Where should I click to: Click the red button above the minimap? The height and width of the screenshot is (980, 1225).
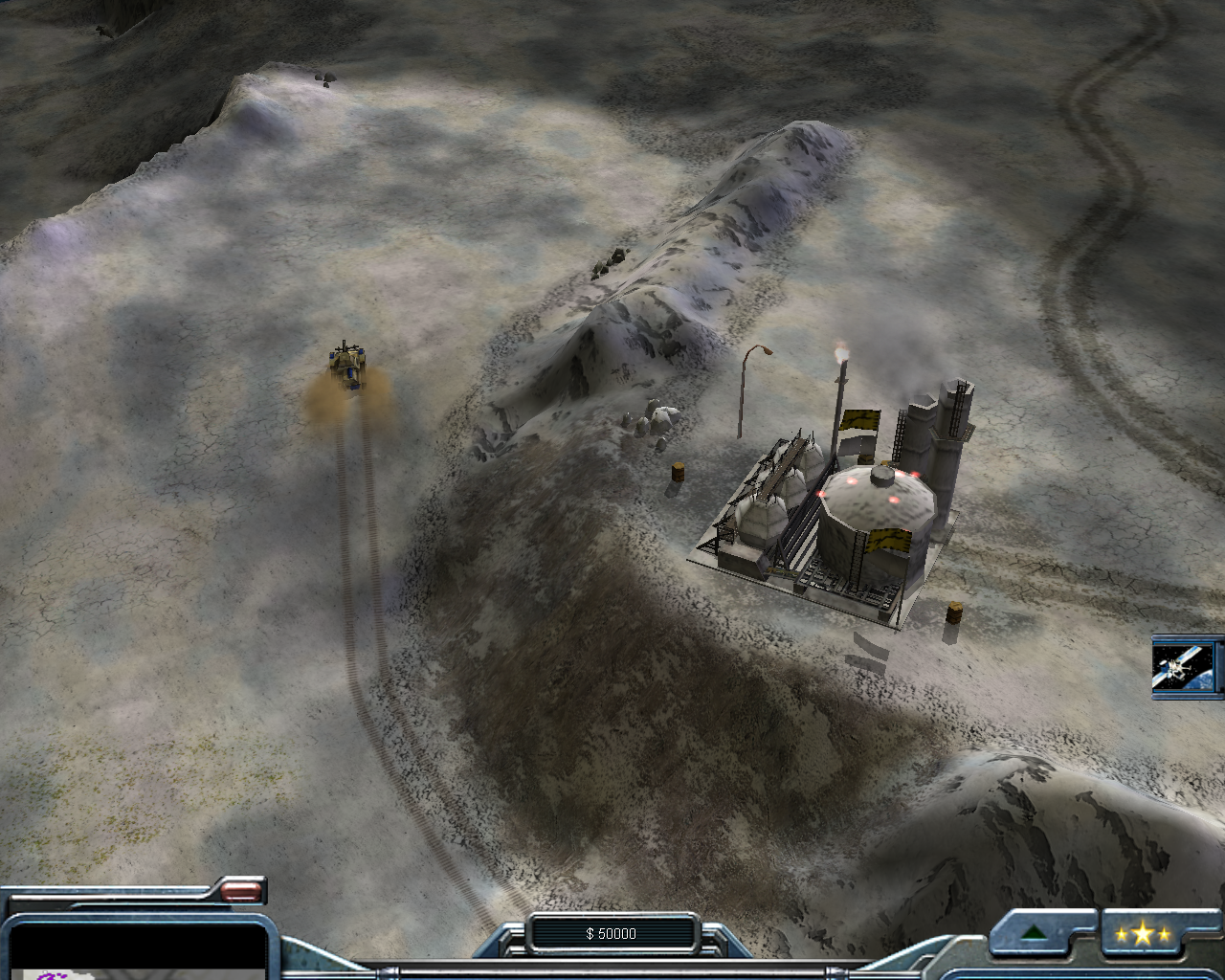241,892
